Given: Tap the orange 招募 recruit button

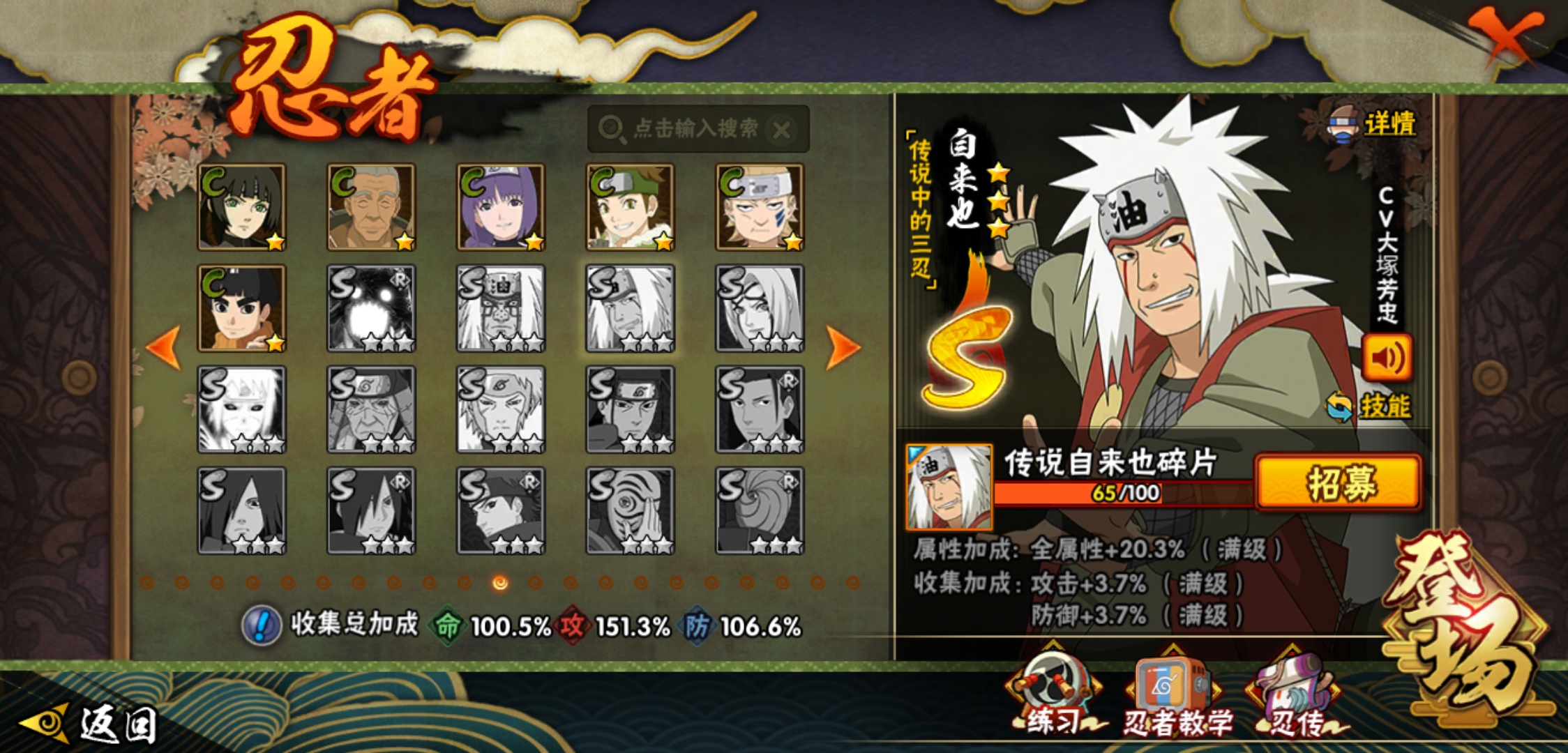Looking at the screenshot, I should pyautogui.click(x=1338, y=482).
